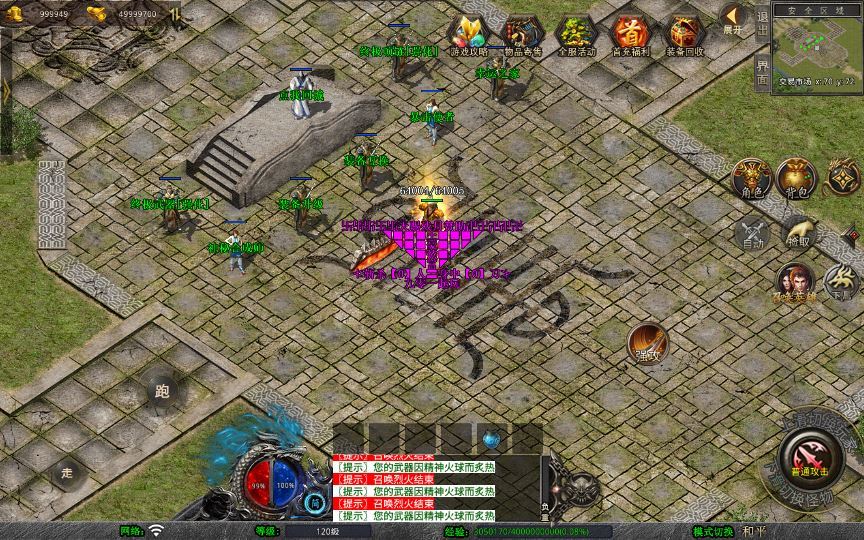Viewport: 864px width, 540px height.
Task: Open the 游戏攻略 game guide icon
Action: click(x=467, y=34)
